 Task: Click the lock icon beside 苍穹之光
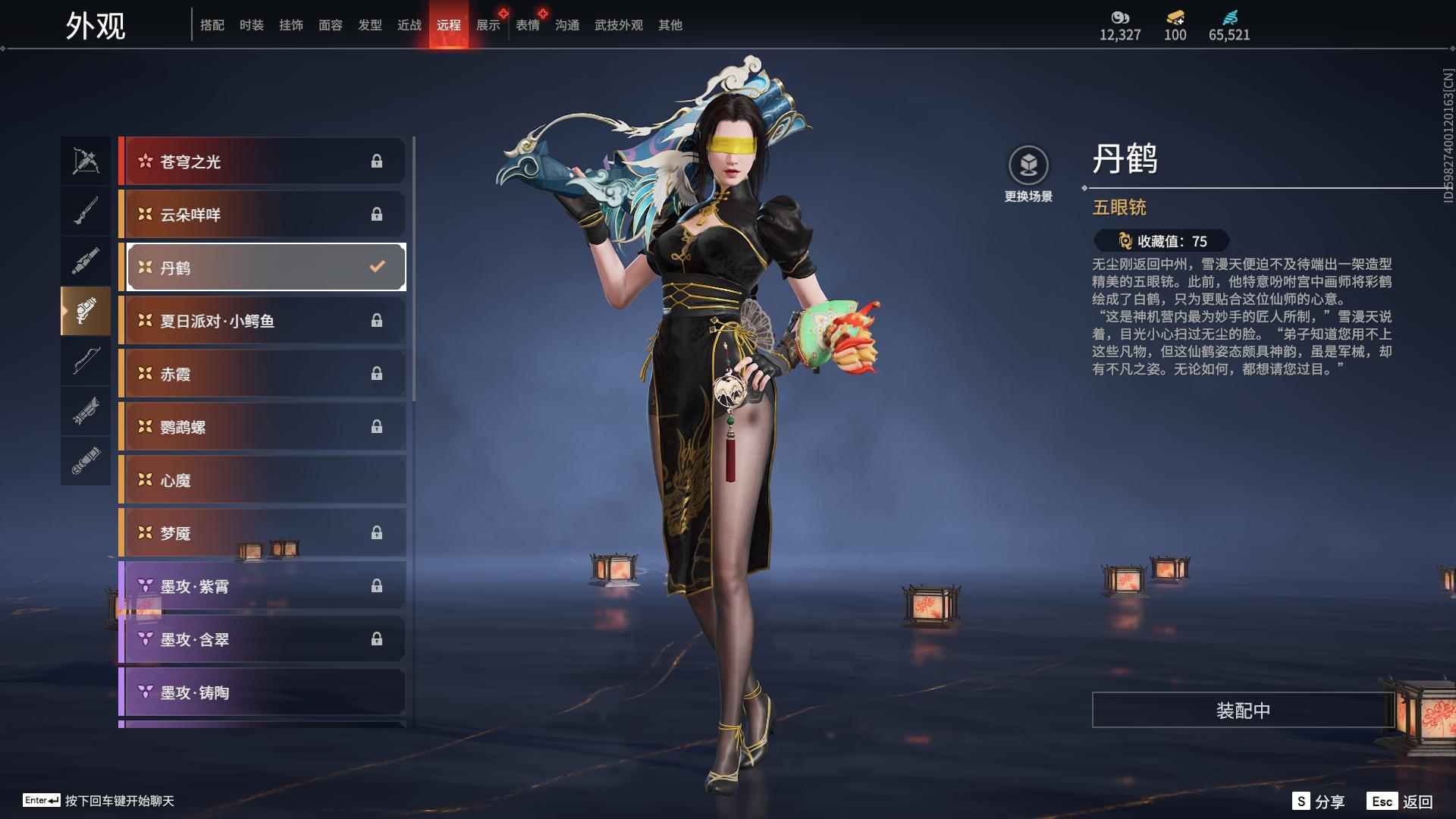pos(377,161)
